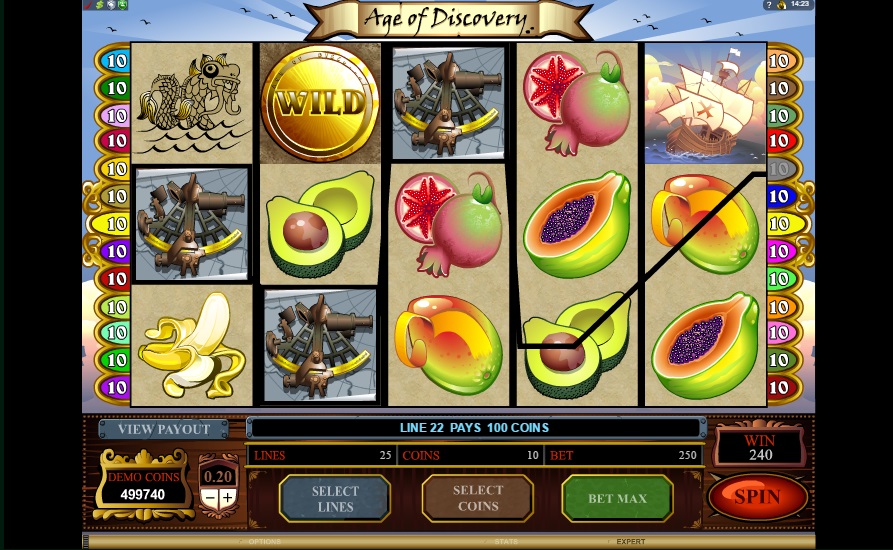
Task: Choose the Select Coins button
Action: (x=477, y=498)
